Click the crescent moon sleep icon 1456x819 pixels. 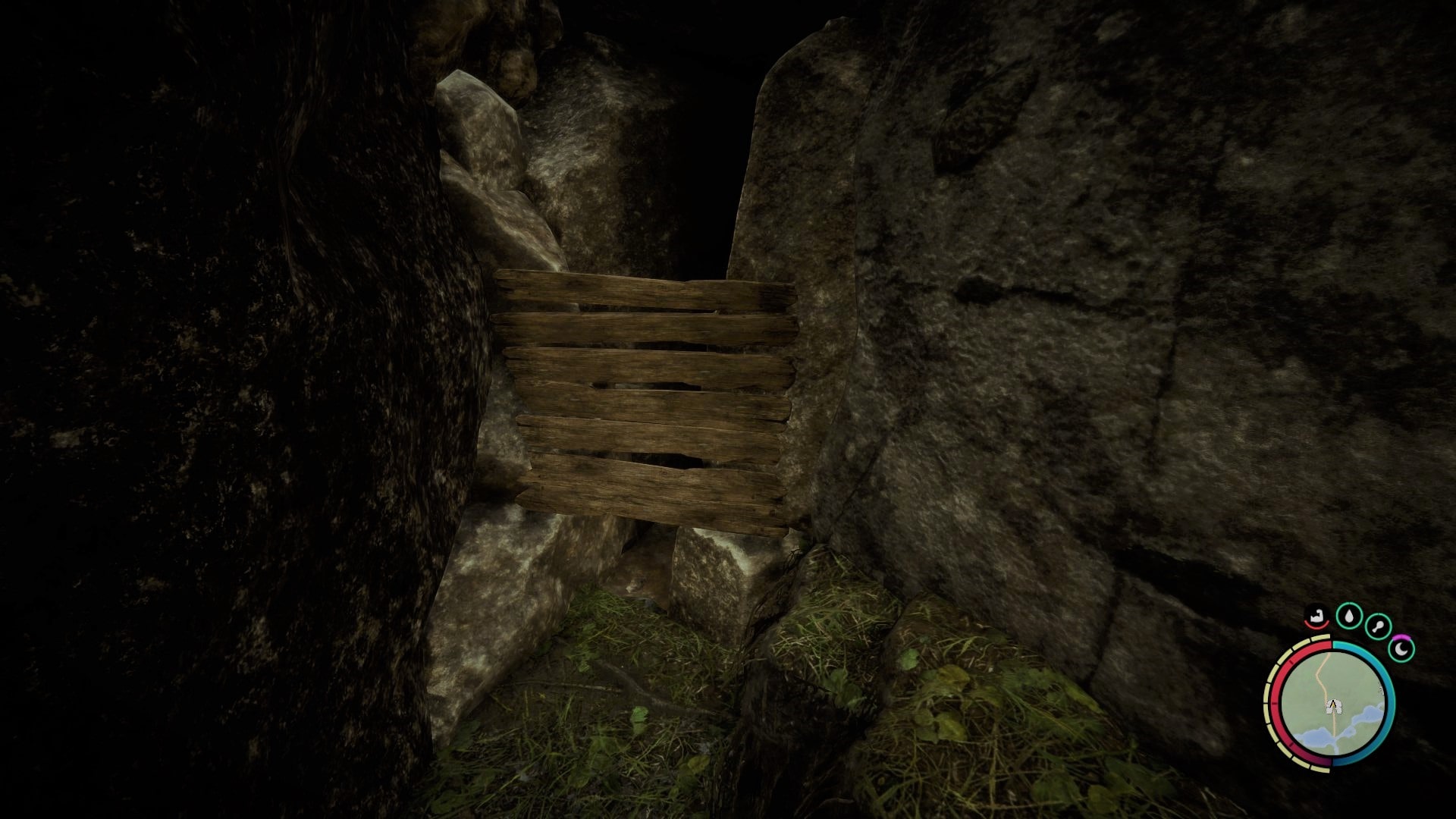[1401, 649]
